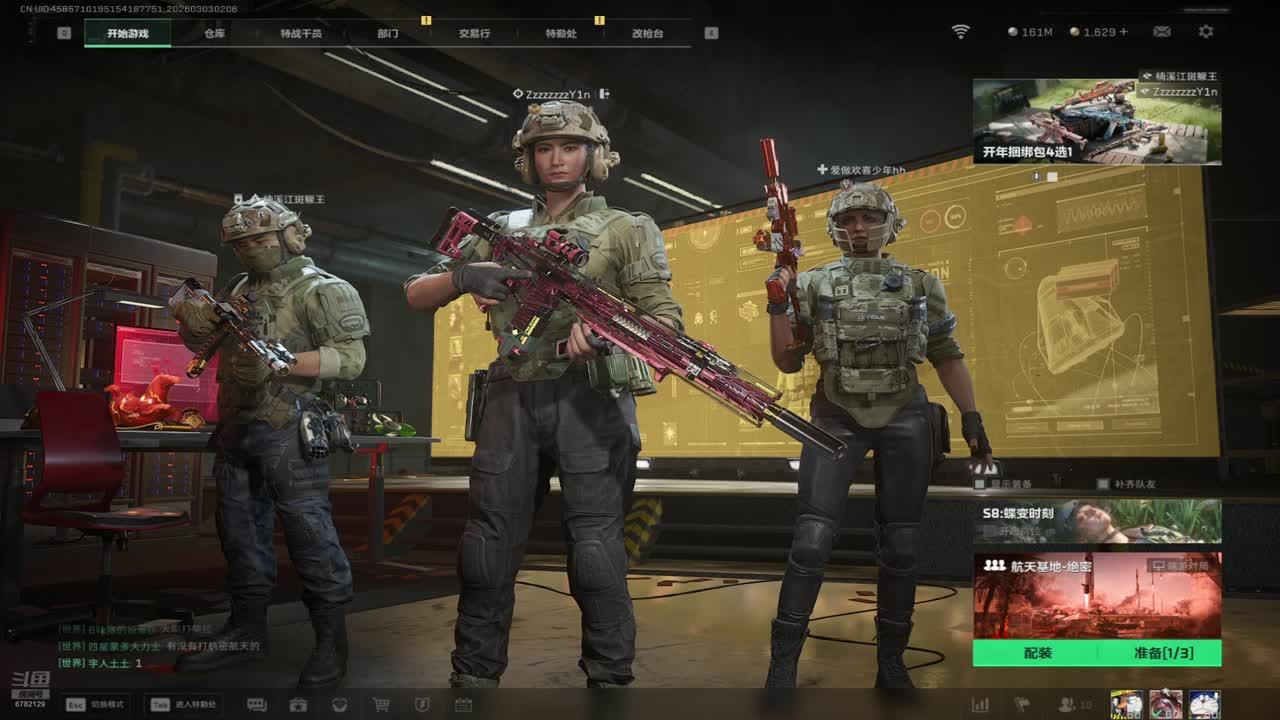
Task: Open the settings gear icon
Action: [x=1206, y=32]
